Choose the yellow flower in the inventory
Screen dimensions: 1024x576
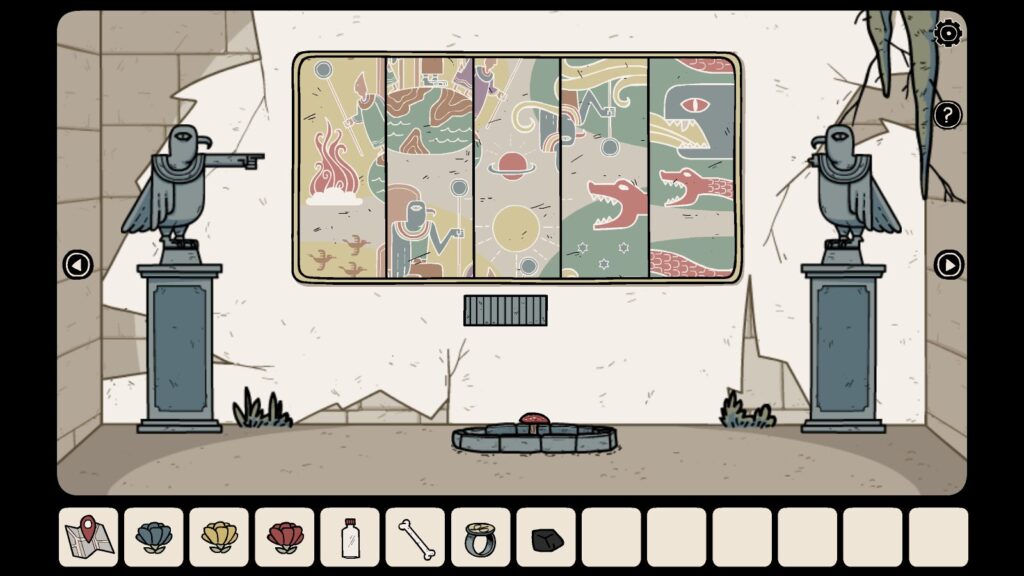point(219,537)
